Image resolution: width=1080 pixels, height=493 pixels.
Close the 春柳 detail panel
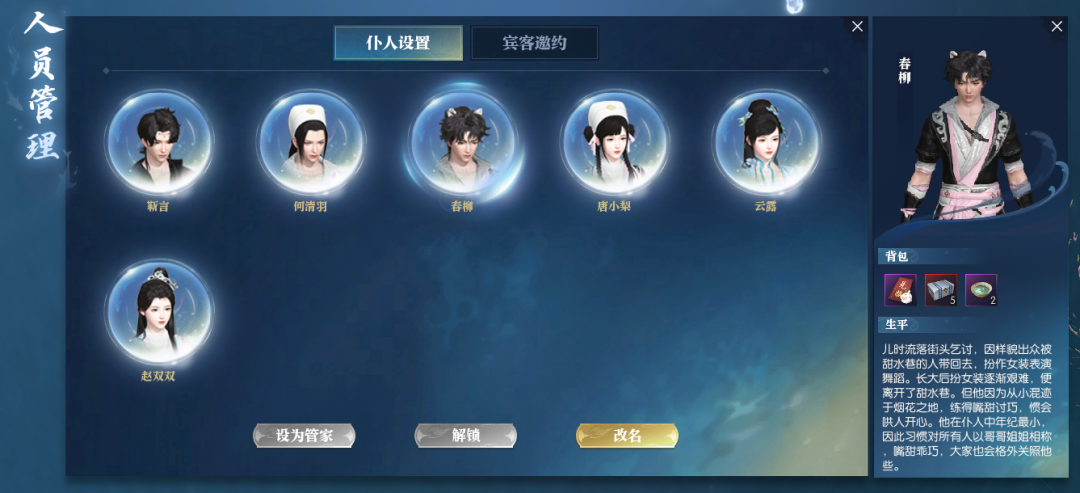tap(1057, 27)
